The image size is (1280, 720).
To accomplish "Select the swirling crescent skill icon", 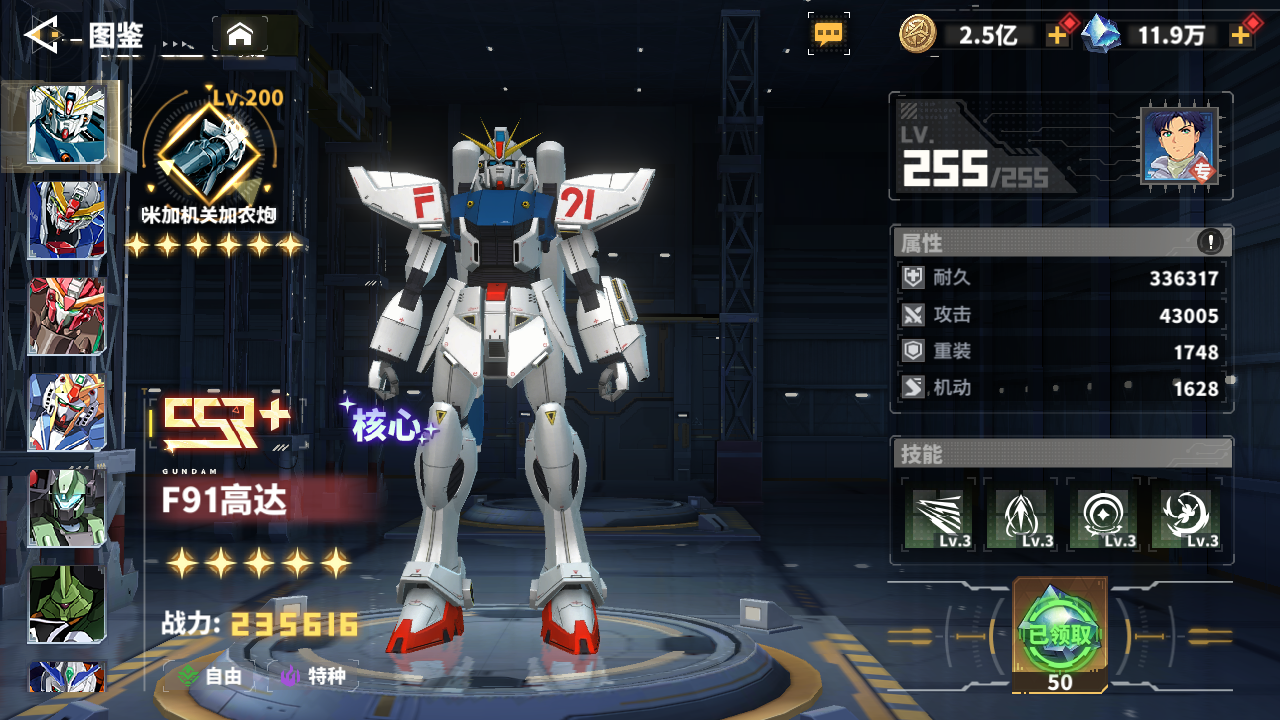I will point(1186,517).
